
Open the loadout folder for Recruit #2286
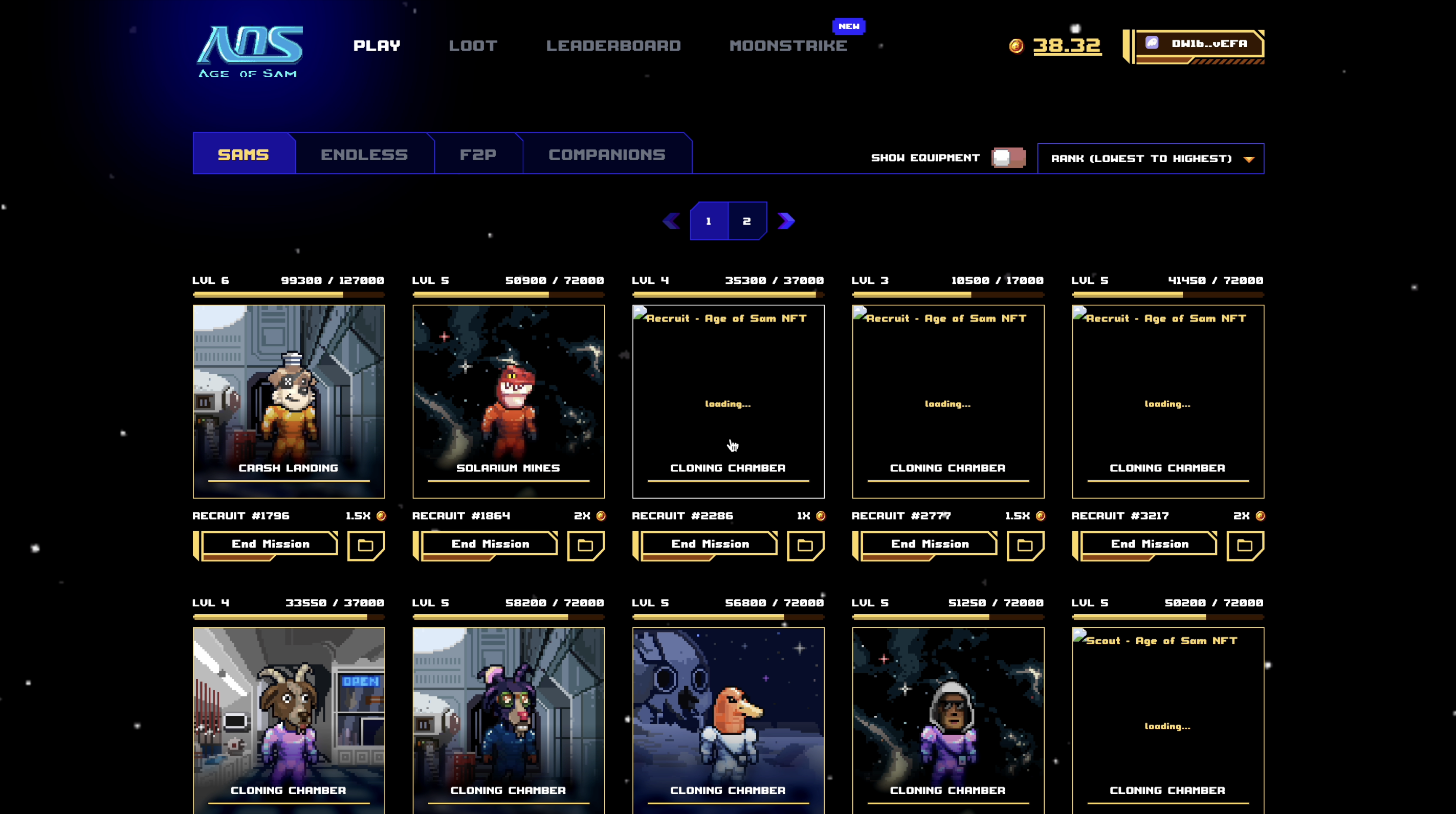806,545
